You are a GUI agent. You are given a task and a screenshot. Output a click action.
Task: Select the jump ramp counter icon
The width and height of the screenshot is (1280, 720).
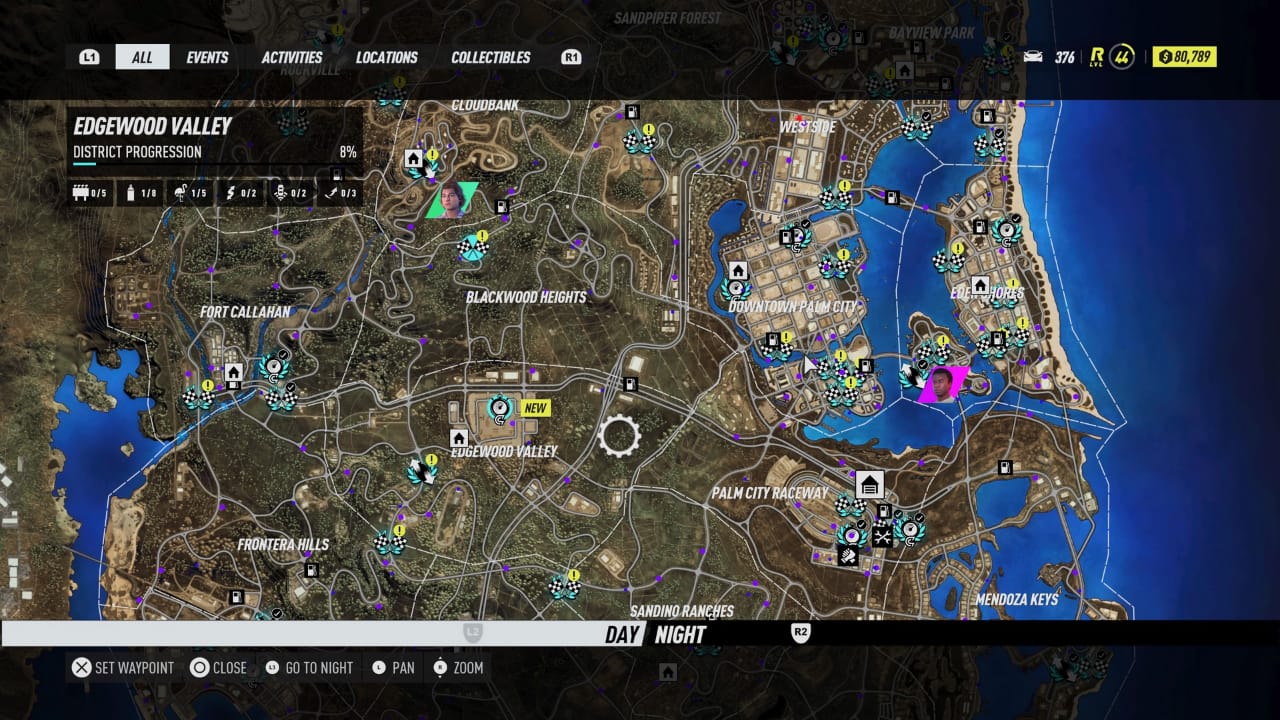click(336, 192)
